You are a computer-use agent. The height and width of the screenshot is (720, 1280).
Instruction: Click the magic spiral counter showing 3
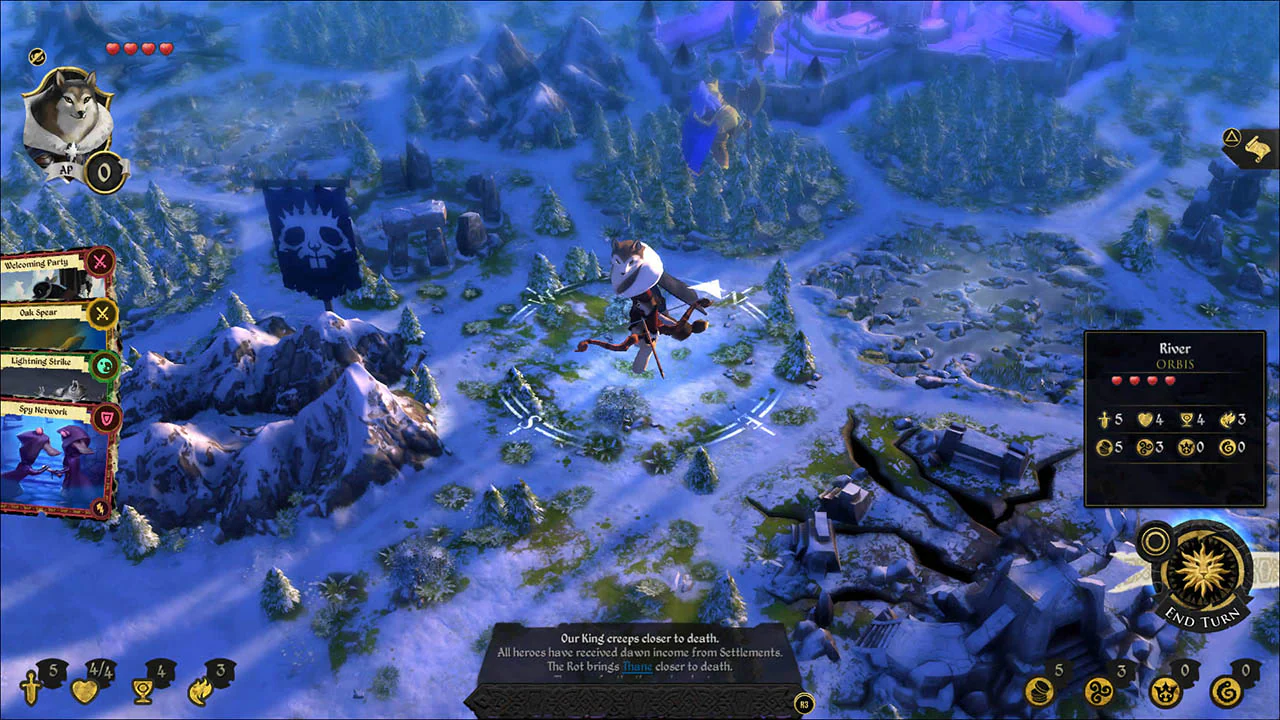(x=1099, y=693)
